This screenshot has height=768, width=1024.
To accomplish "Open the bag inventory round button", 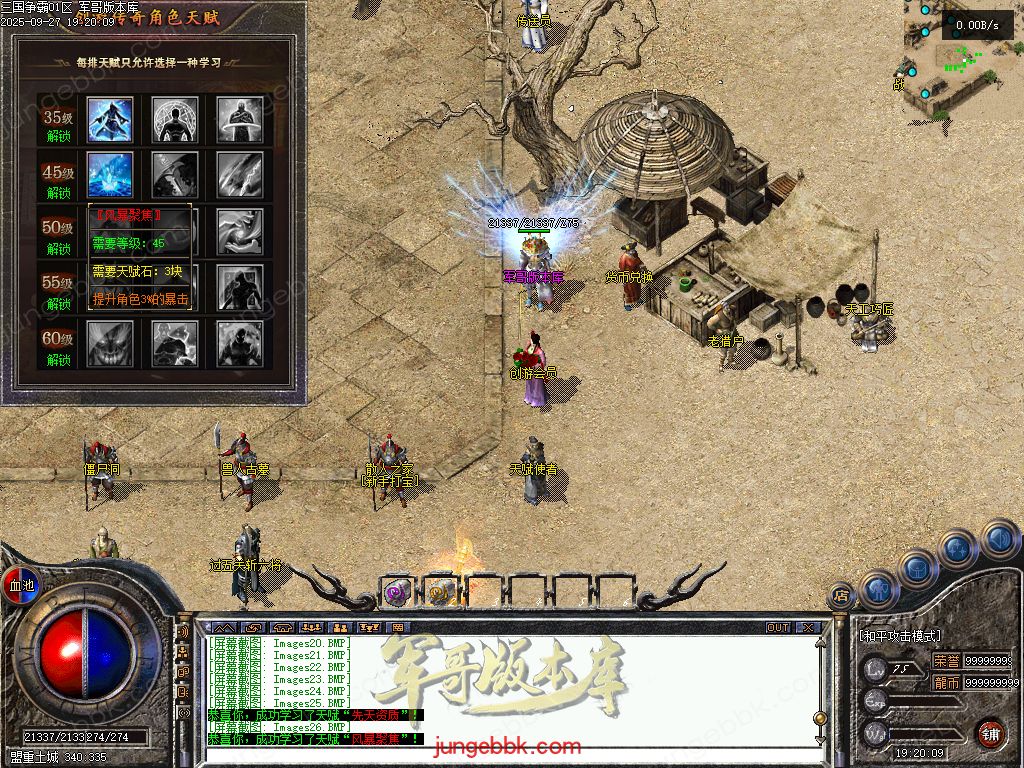I will point(917,567).
